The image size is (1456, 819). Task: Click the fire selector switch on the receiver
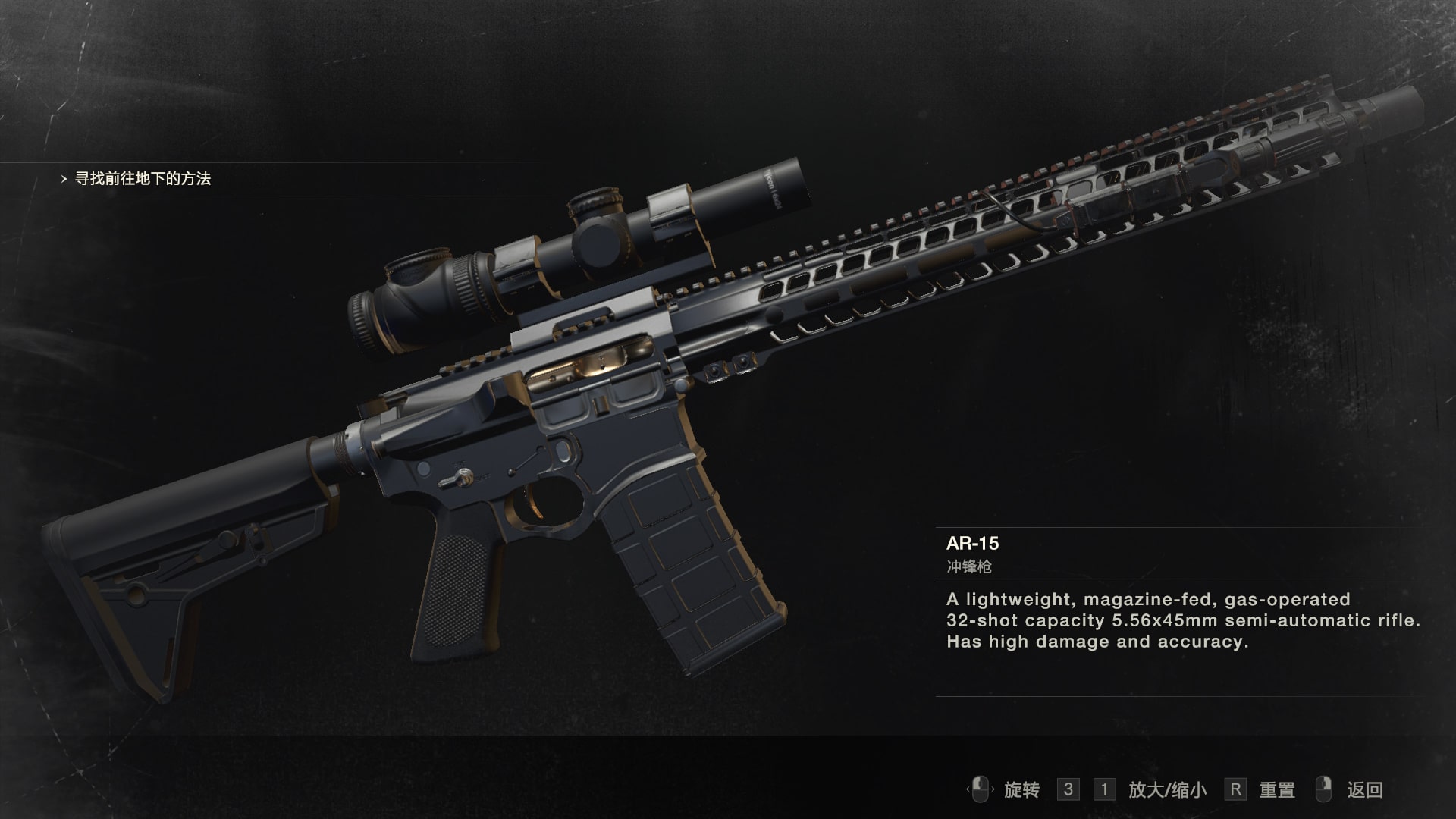point(460,476)
